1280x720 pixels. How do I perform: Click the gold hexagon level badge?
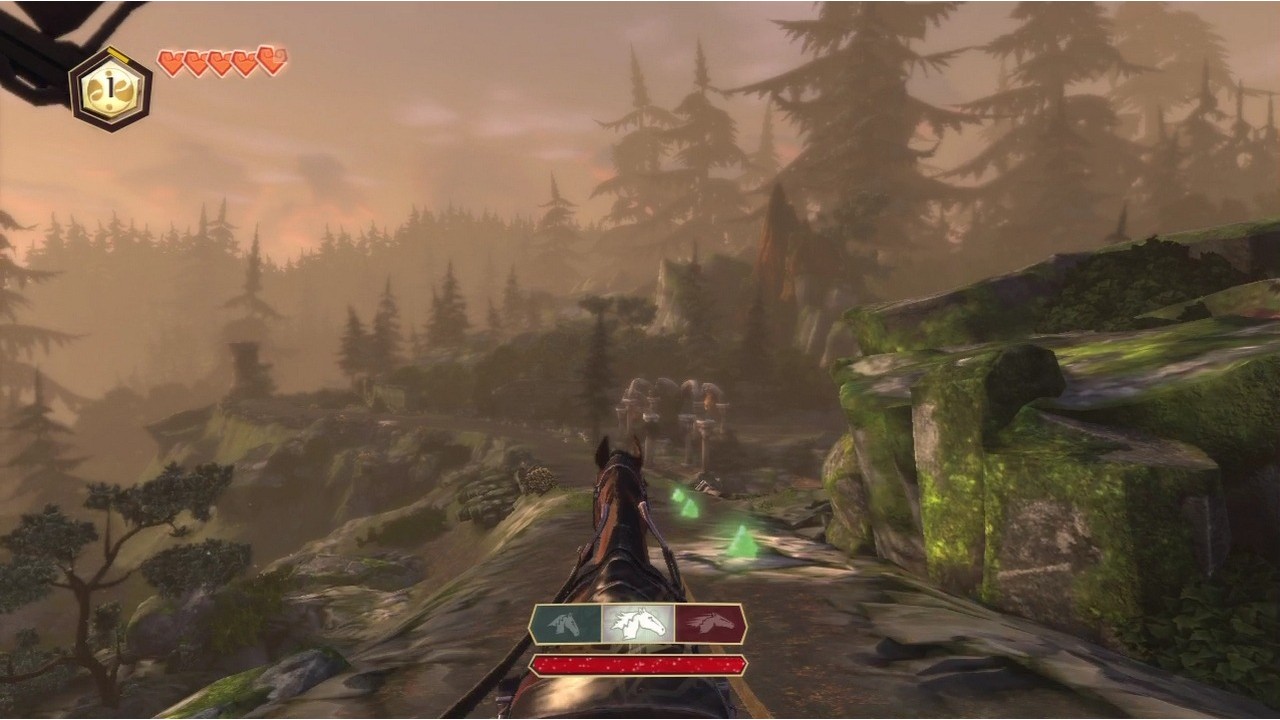click(110, 89)
